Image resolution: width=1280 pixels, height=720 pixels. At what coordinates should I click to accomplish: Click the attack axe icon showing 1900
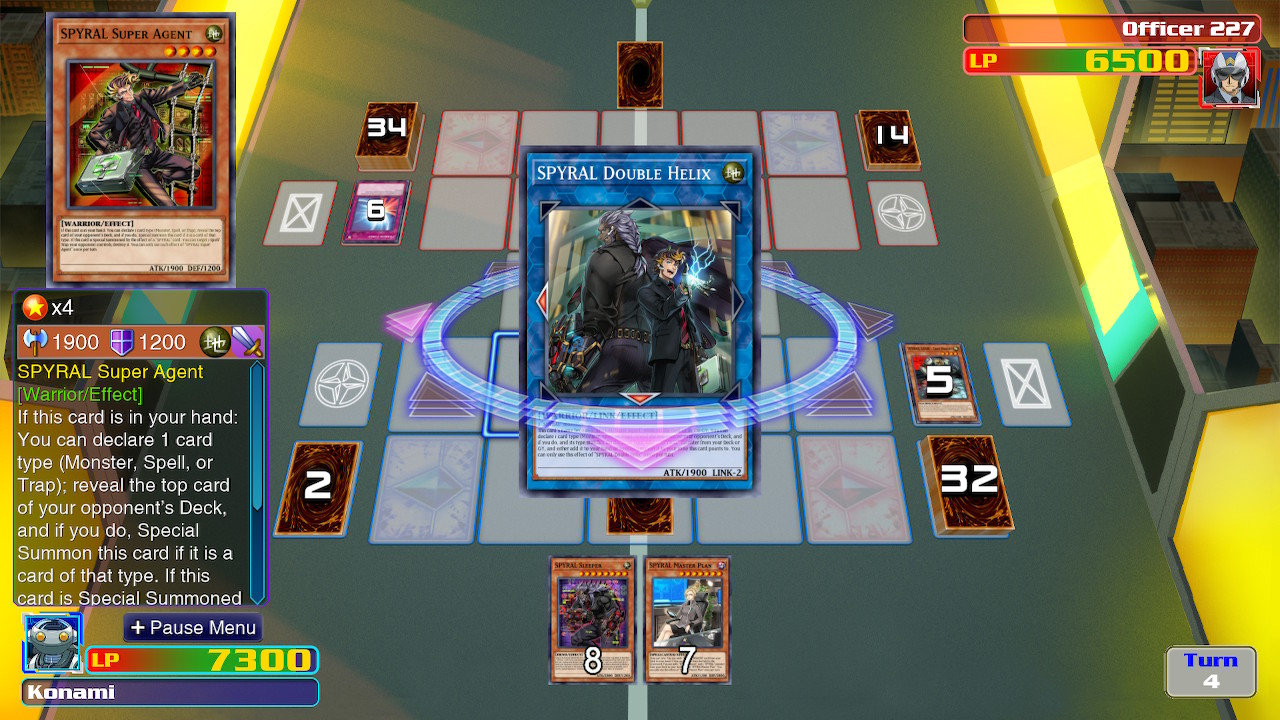click(x=34, y=341)
